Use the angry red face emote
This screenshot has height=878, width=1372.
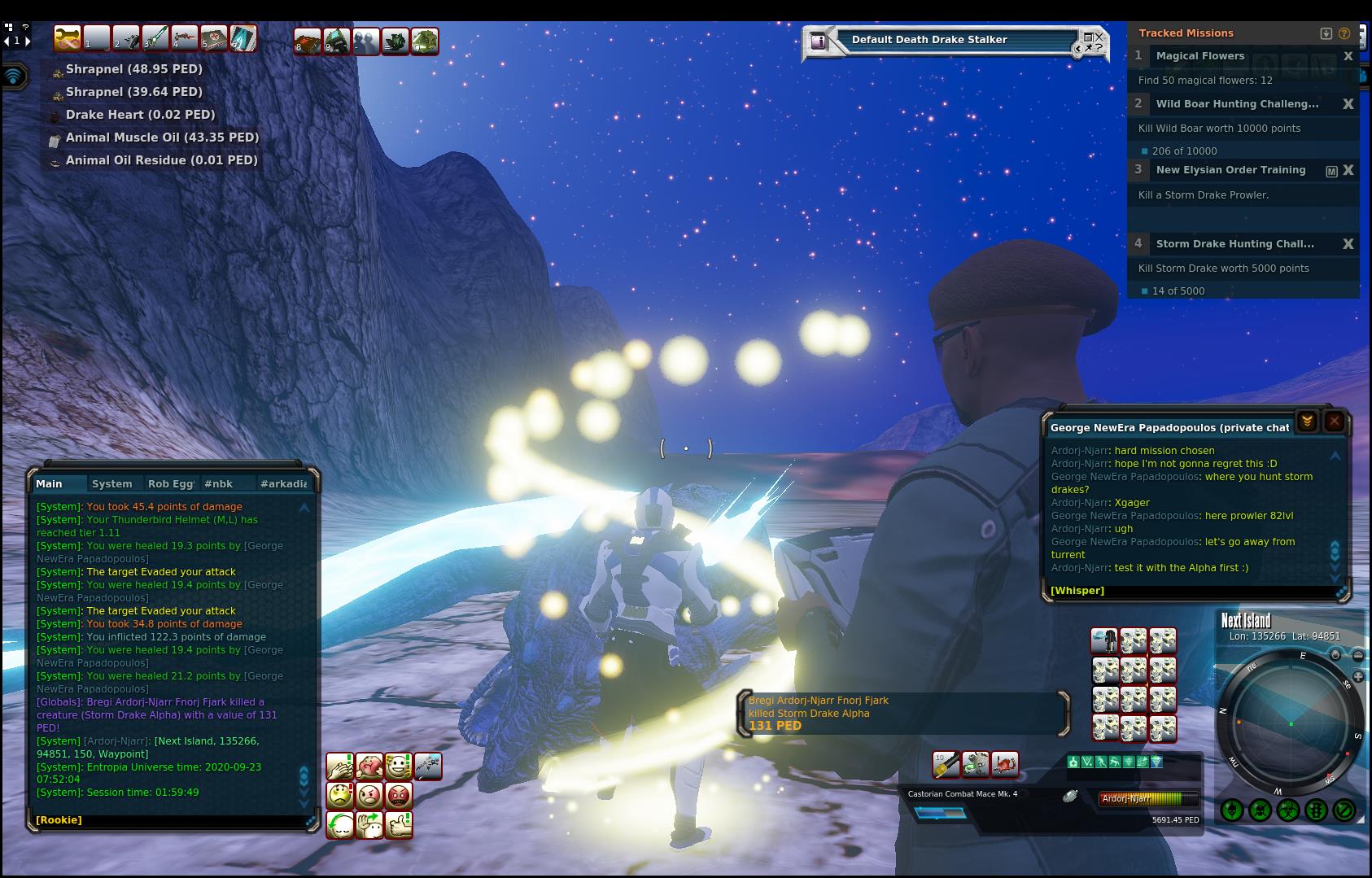coord(399,795)
